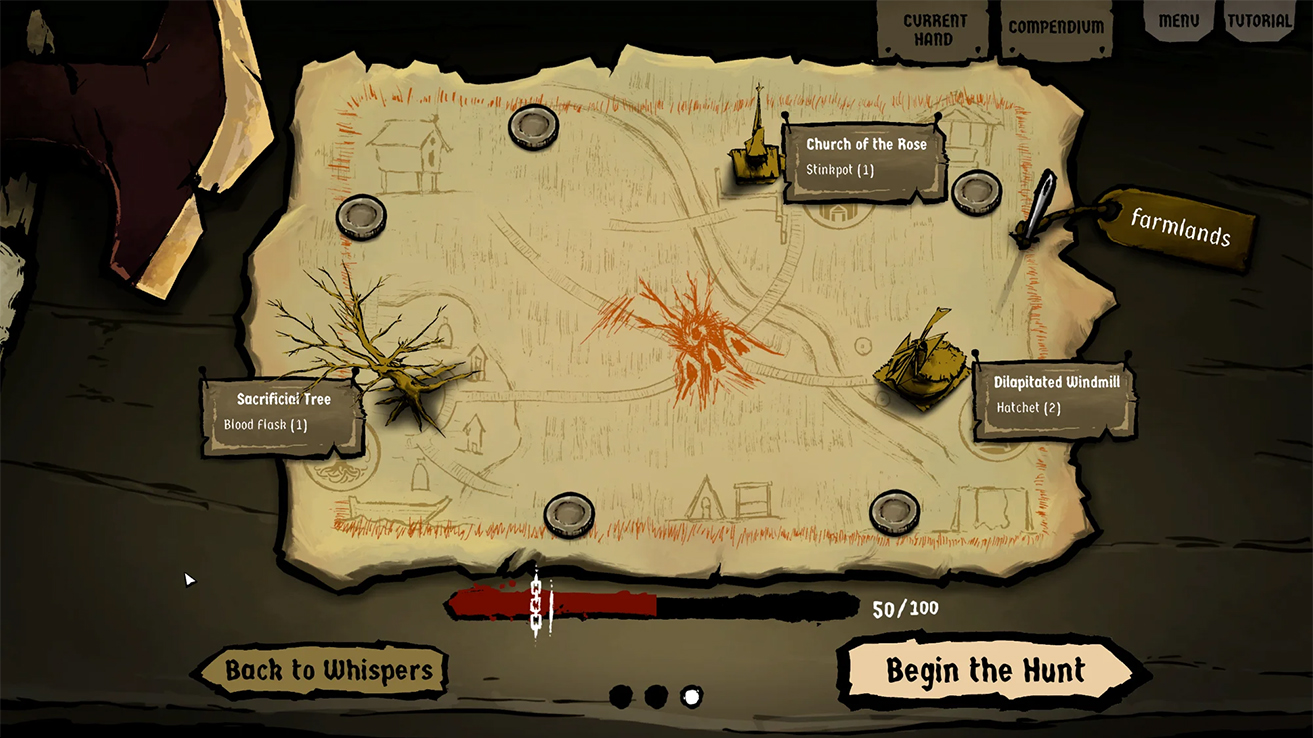Select the middle page indicator dot
1313x738 pixels.
tap(658, 696)
